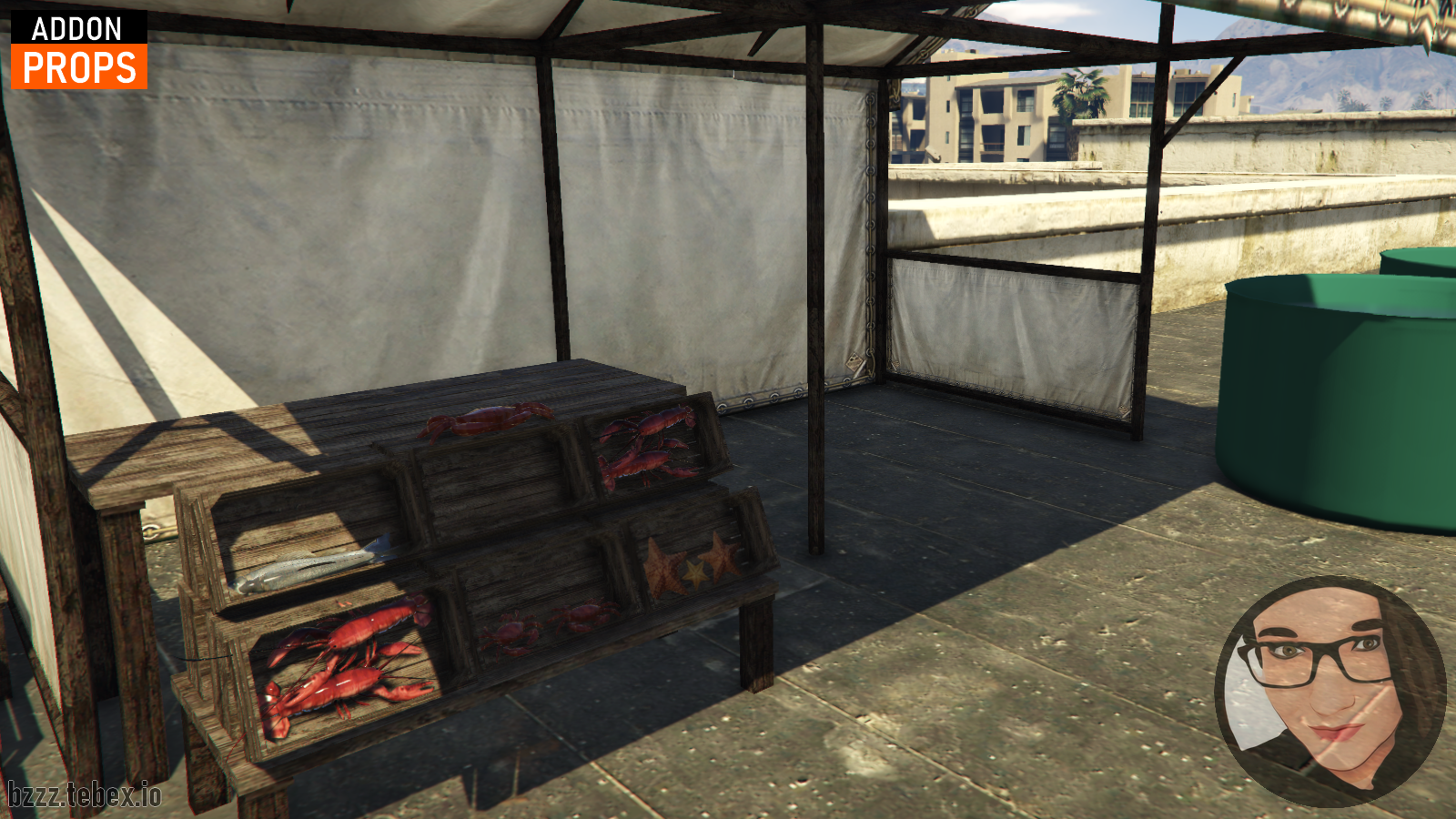This screenshot has height=819, width=1456.
Task: Click the creator avatar with glasses
Action: [1330, 690]
